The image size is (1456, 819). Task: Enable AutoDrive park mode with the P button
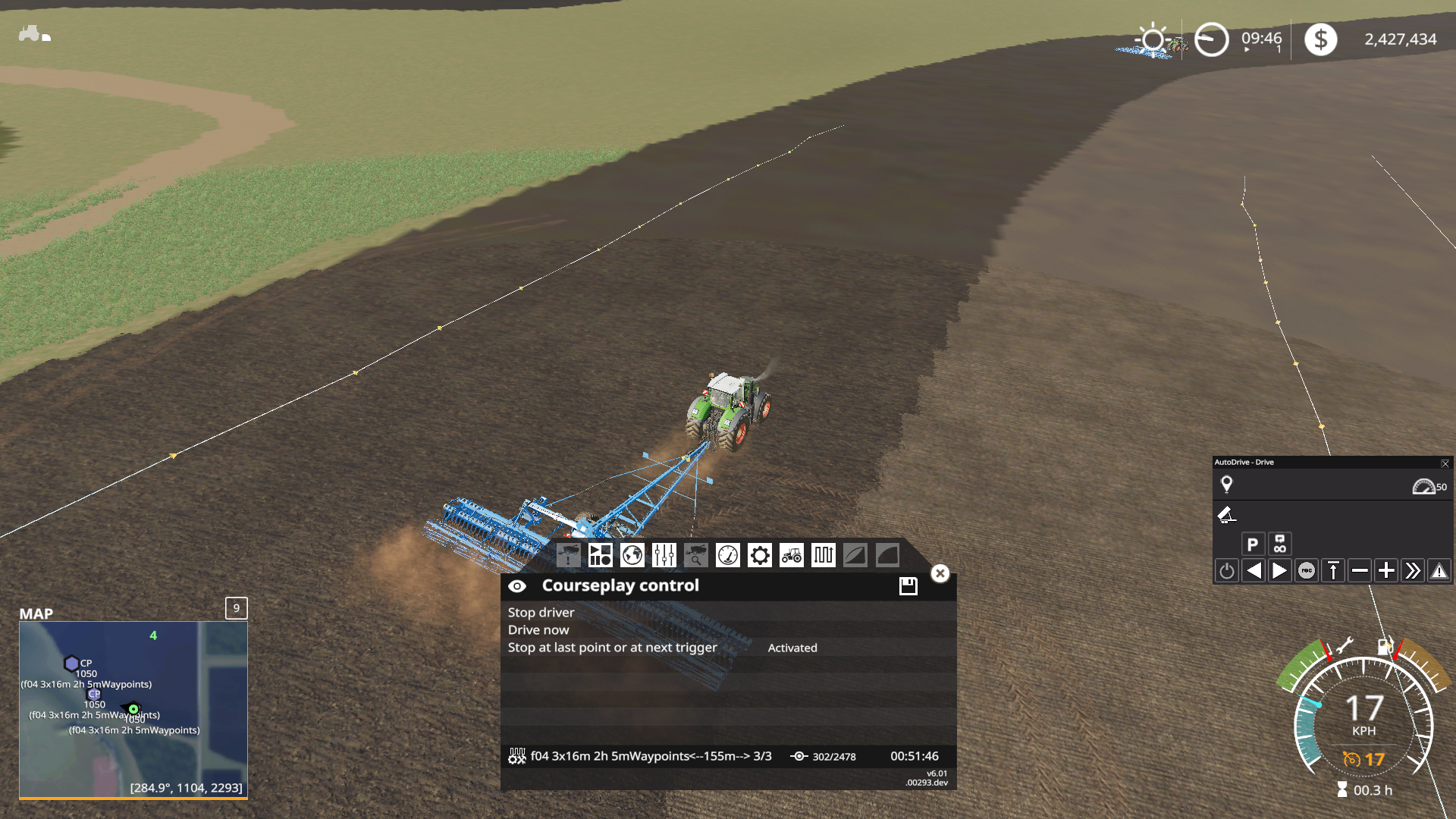coord(1252,543)
